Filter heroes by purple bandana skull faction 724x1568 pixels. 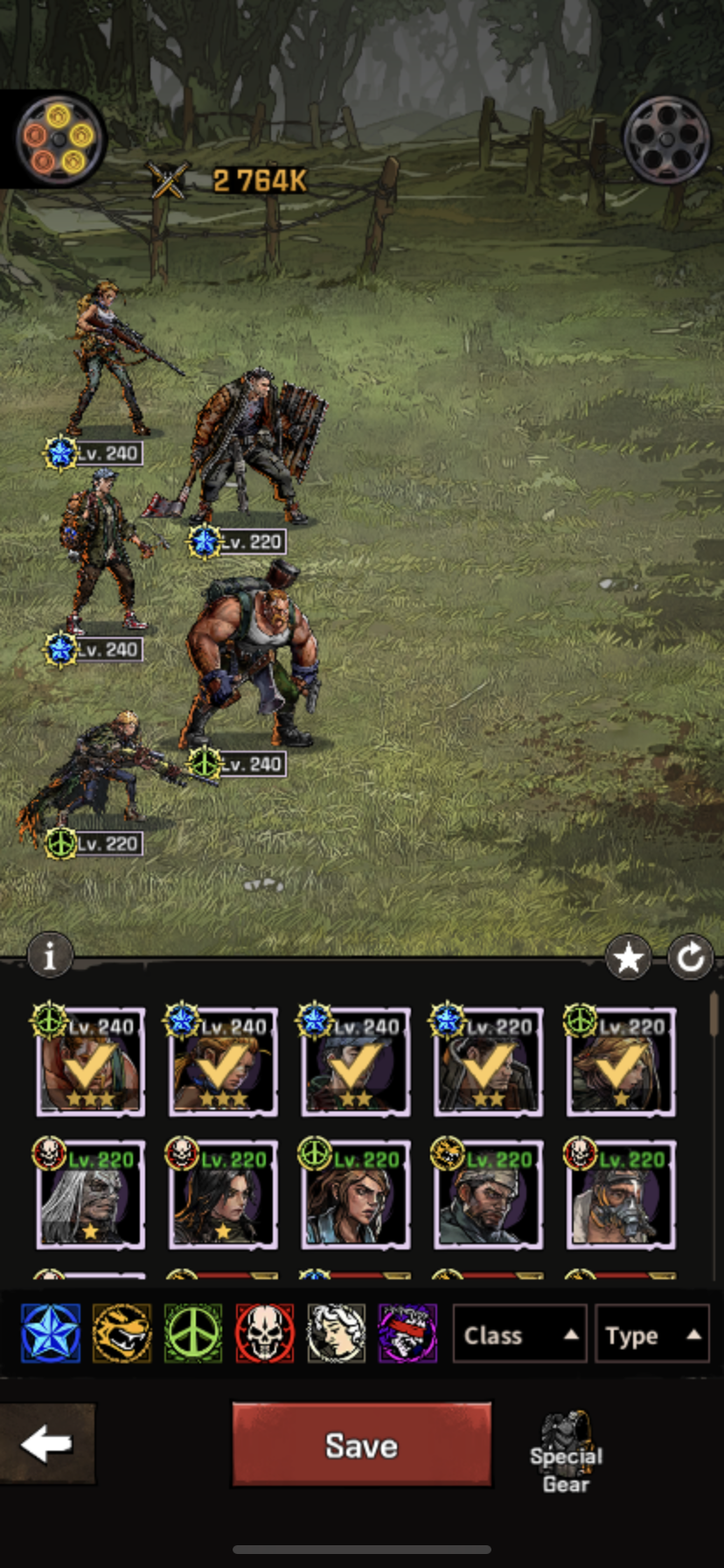(407, 1333)
